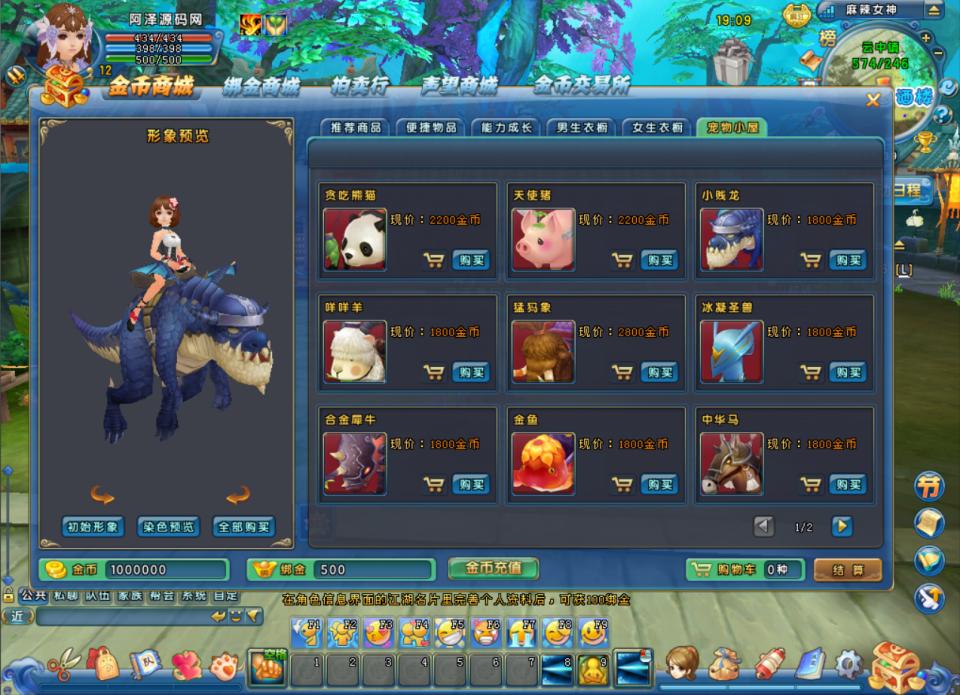This screenshot has height=695, width=960.
Task: Check out with the 结算 button
Action: click(847, 569)
